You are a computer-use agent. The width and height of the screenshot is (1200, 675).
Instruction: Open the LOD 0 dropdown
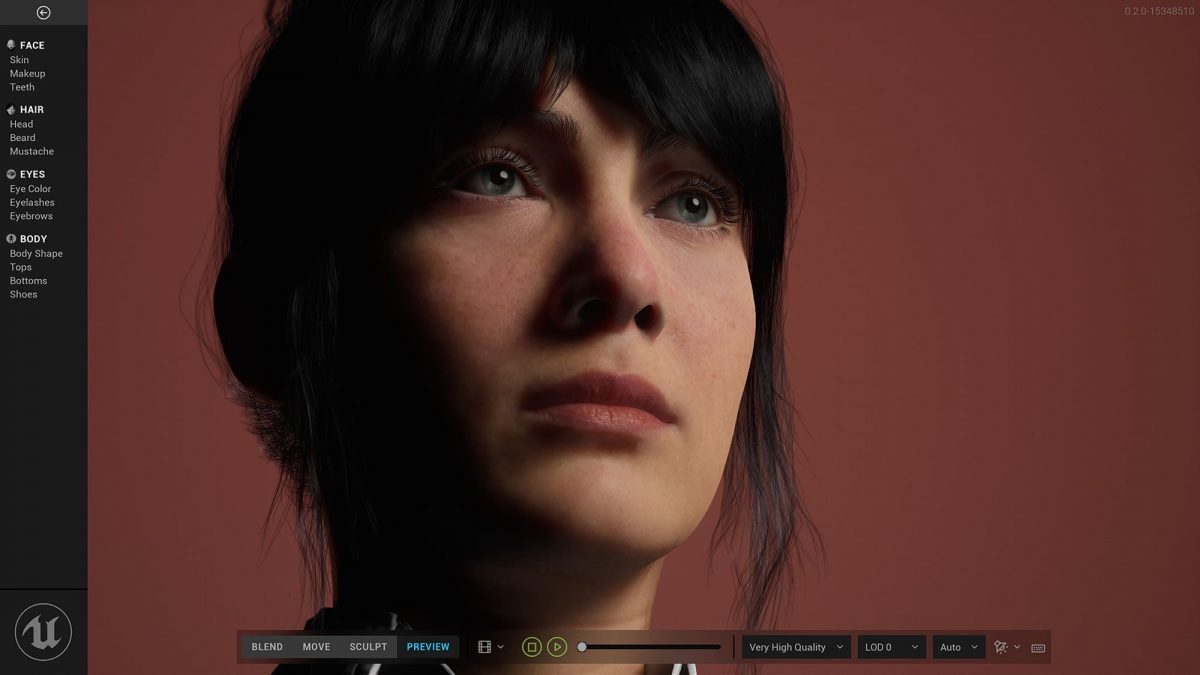(891, 647)
